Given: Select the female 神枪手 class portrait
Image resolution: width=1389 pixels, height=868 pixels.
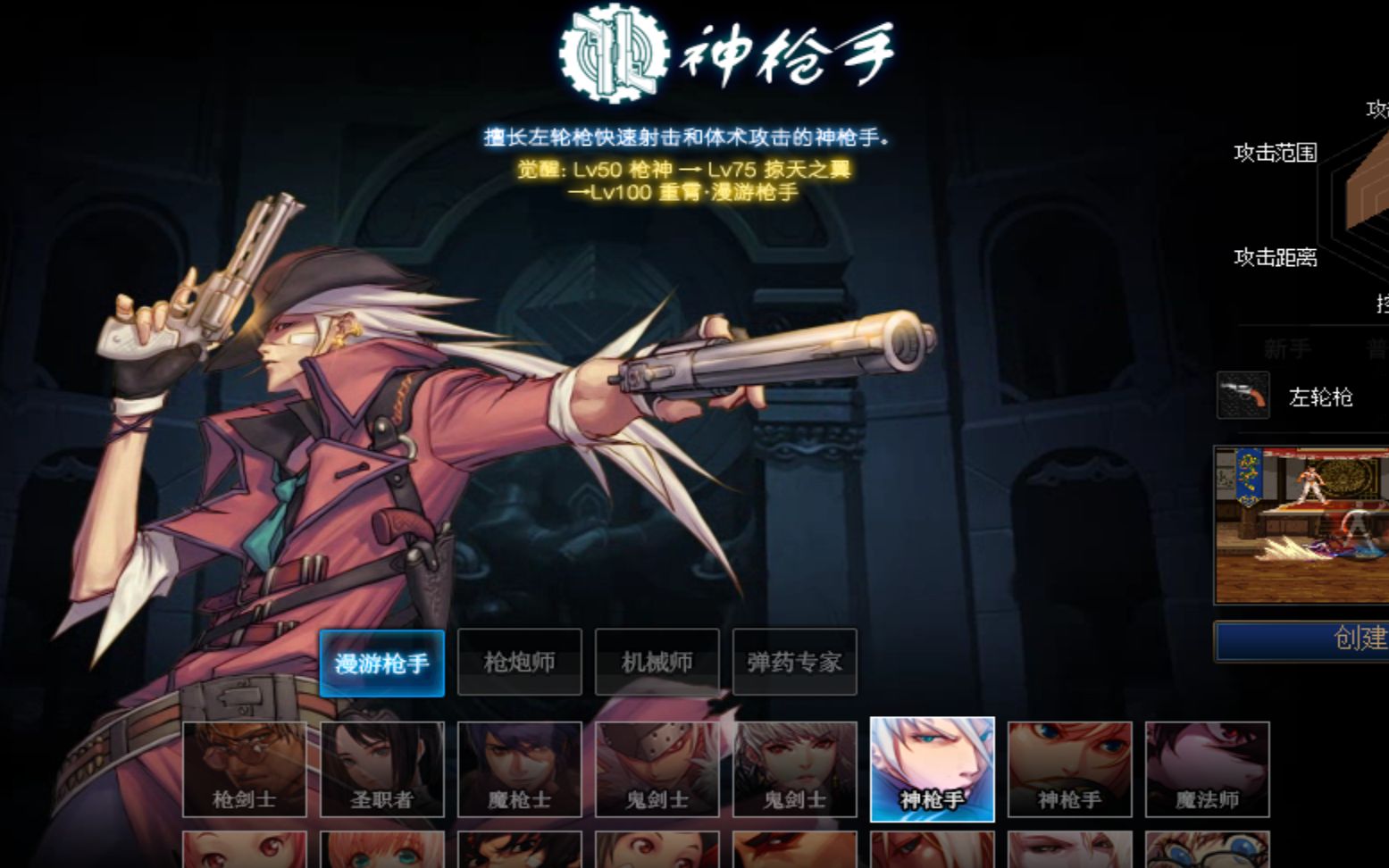Looking at the screenshot, I should click(1070, 768).
